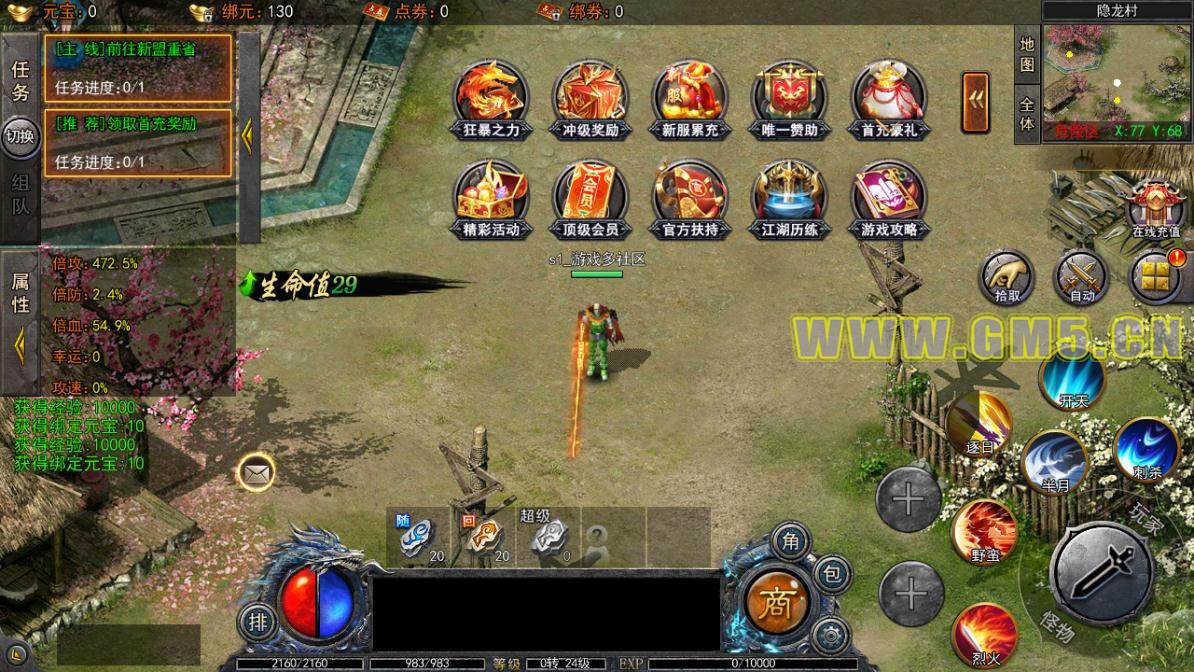Show the 游戏攻略 guide book
This screenshot has width=1194, height=672.
tap(888, 196)
